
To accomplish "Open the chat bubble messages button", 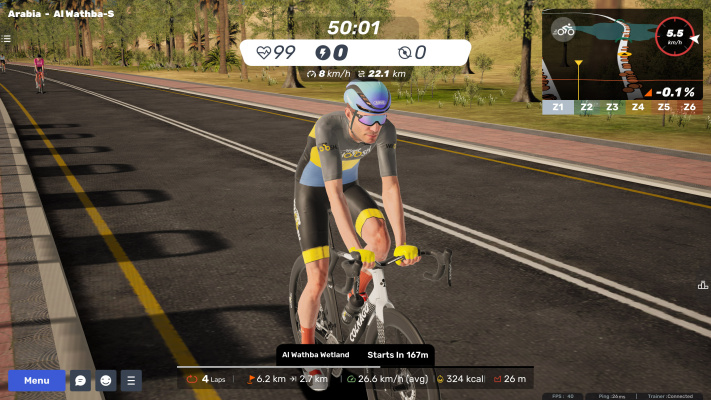I will pyautogui.click(x=81, y=380).
